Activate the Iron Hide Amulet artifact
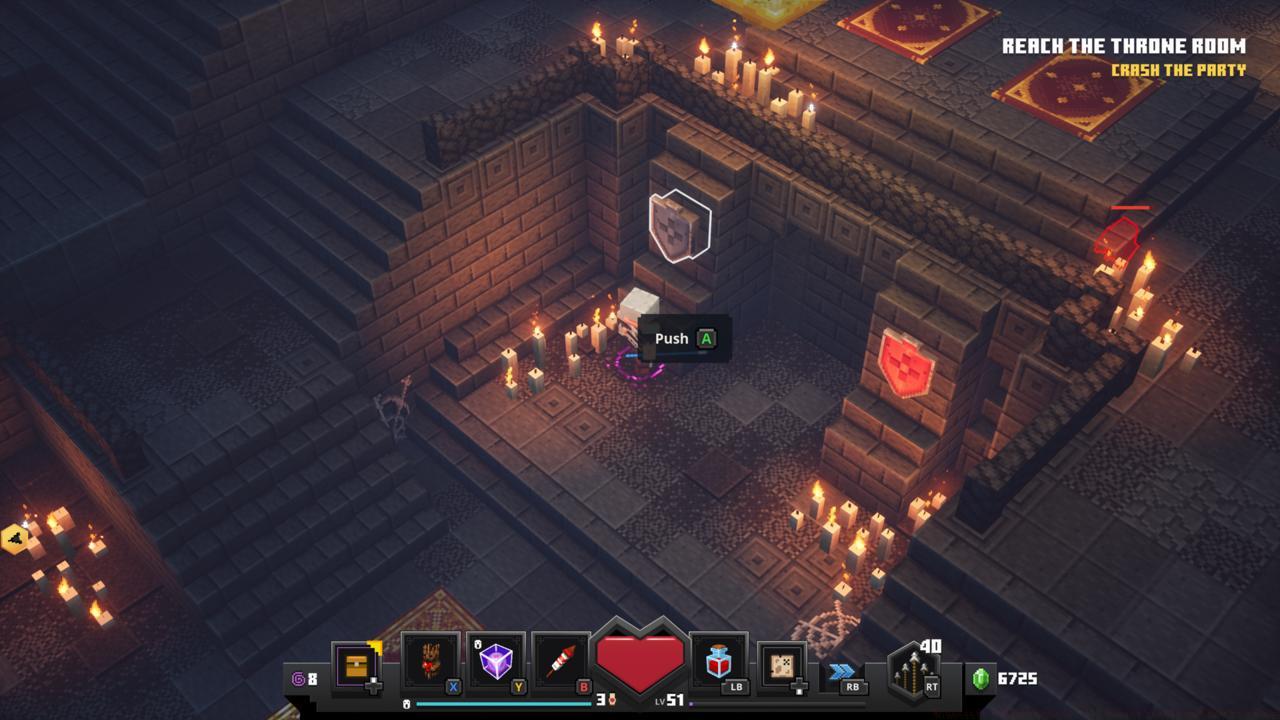Screen dimensions: 1280x720 click(430, 662)
